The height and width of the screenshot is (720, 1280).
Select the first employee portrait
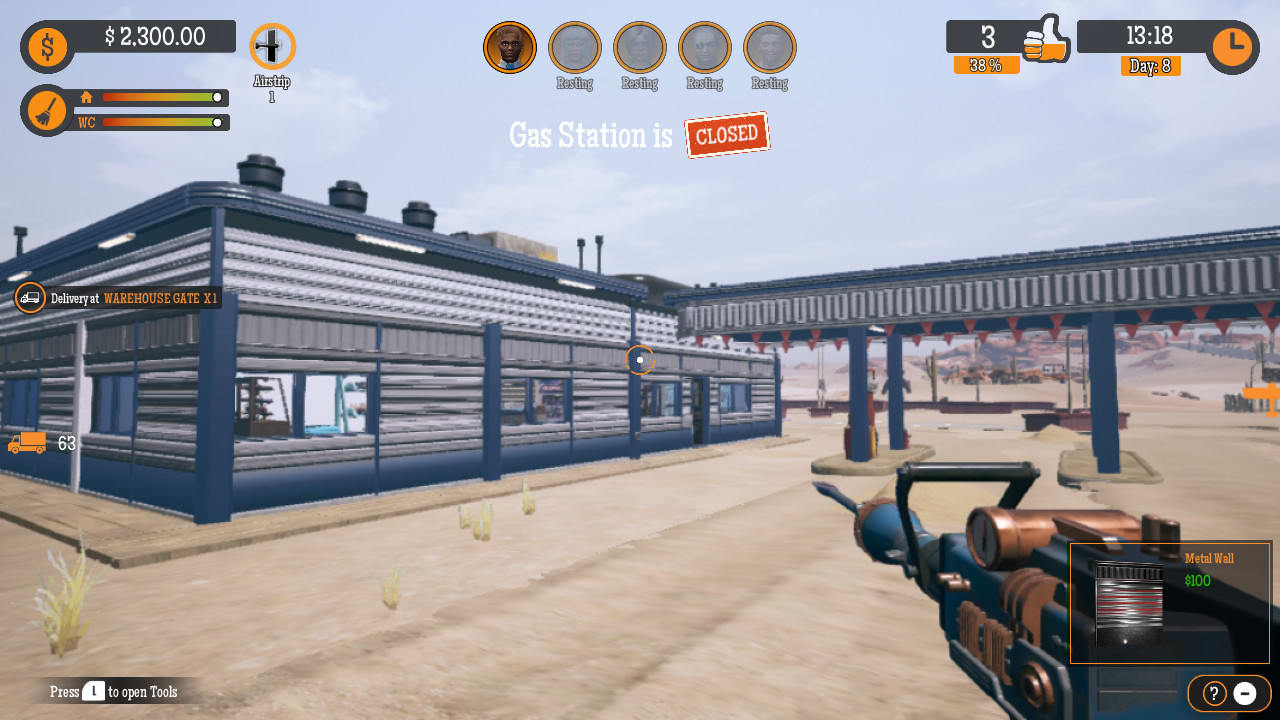[x=510, y=46]
